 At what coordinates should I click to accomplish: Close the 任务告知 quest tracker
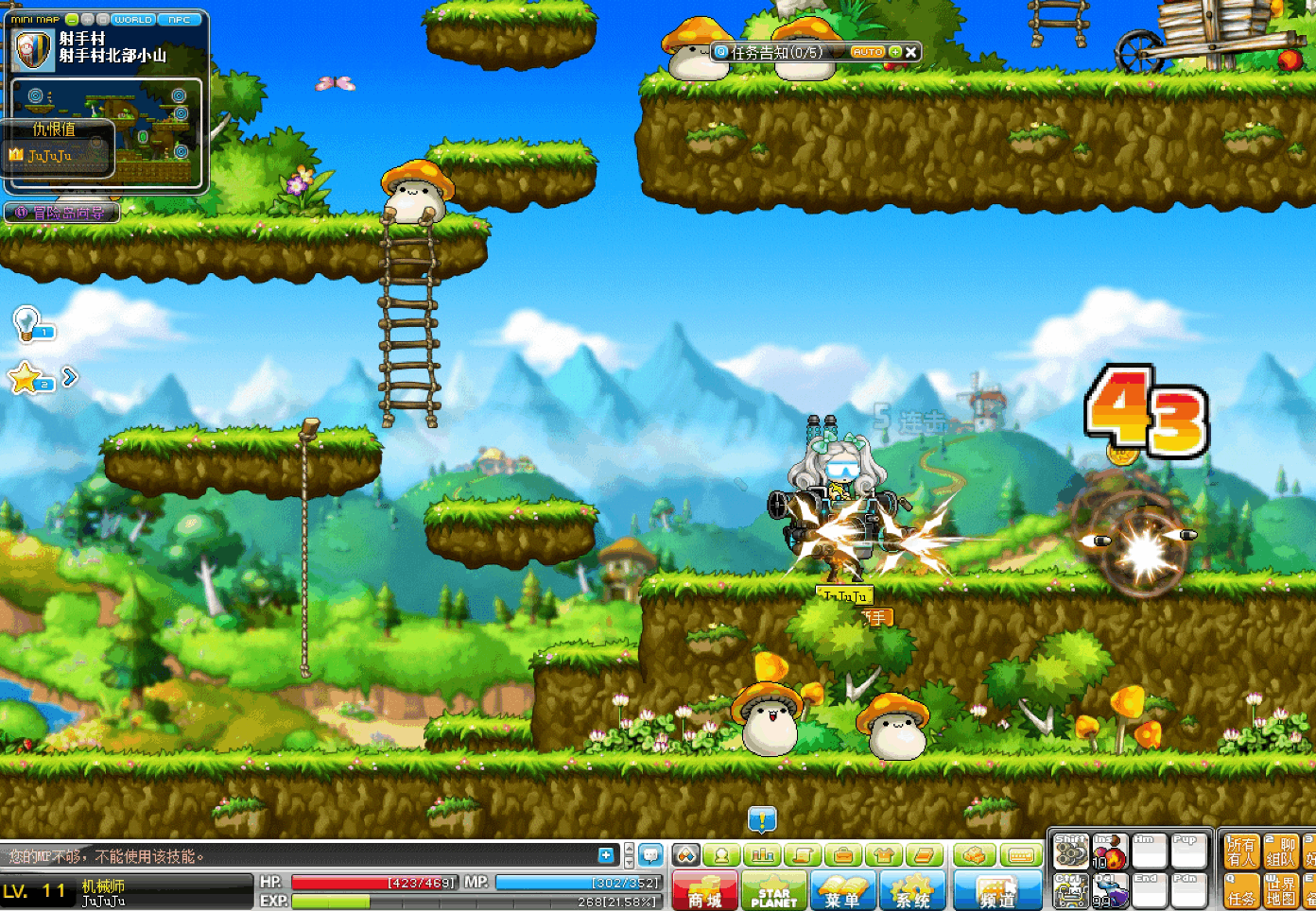tap(910, 53)
